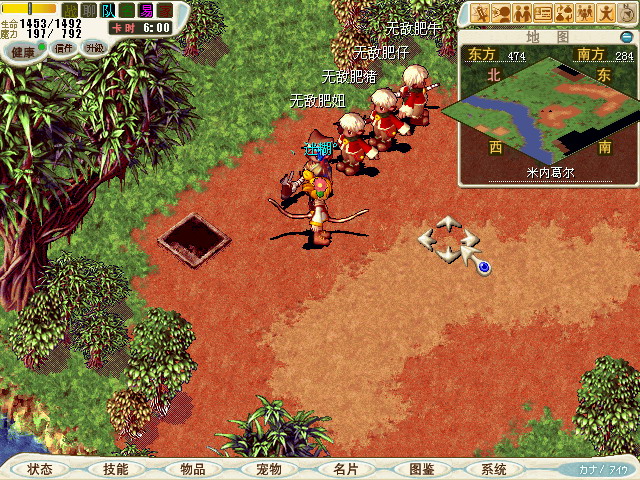The height and width of the screenshot is (480, 640).
Task: Open the 系统 system menu
Action: 494,469
